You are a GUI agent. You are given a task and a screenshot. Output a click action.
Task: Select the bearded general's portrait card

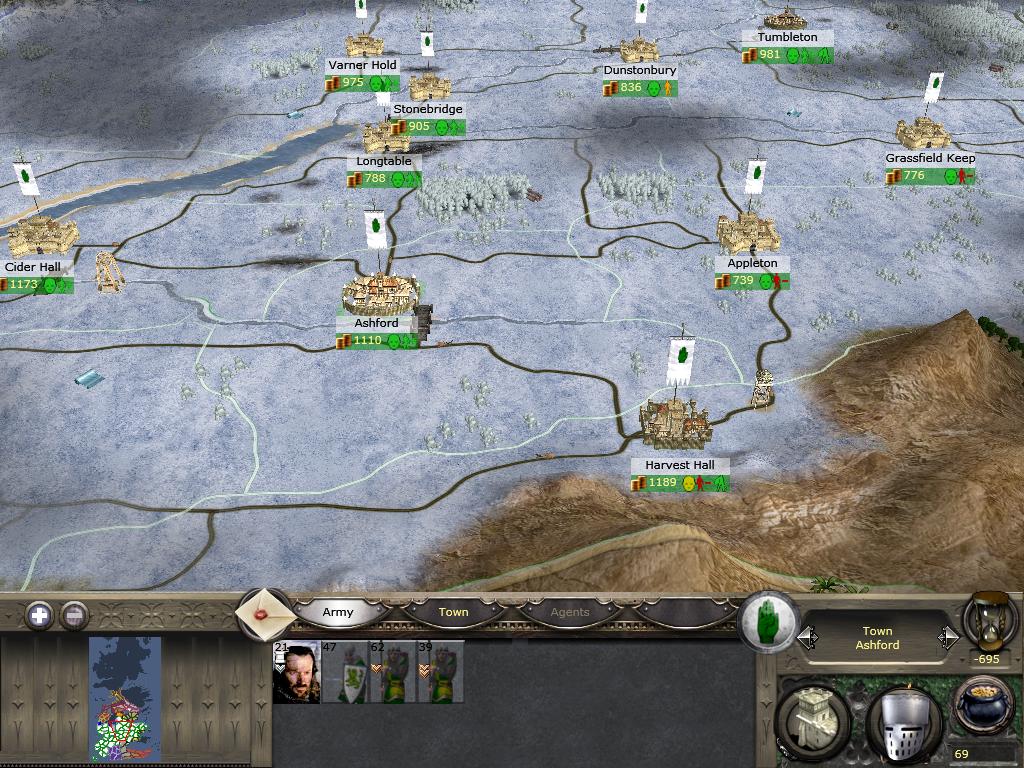pyautogui.click(x=296, y=672)
